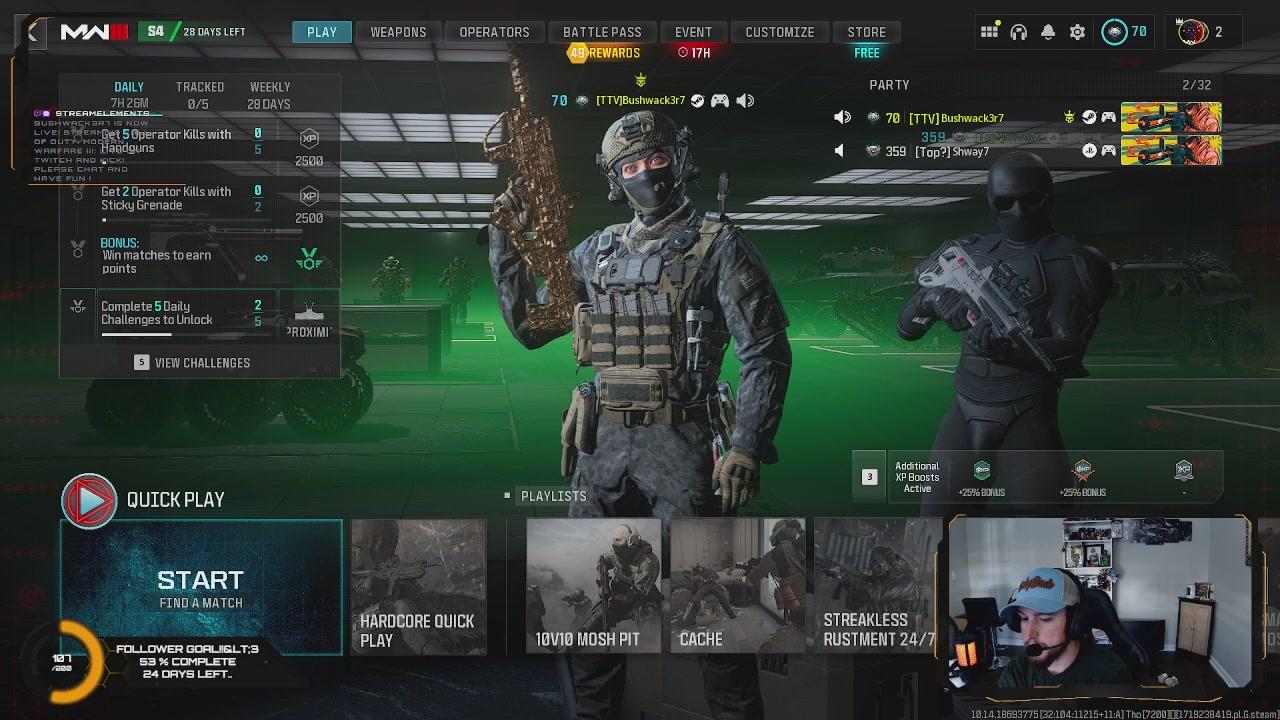Open the 49 Rewards banner

(x=602, y=52)
